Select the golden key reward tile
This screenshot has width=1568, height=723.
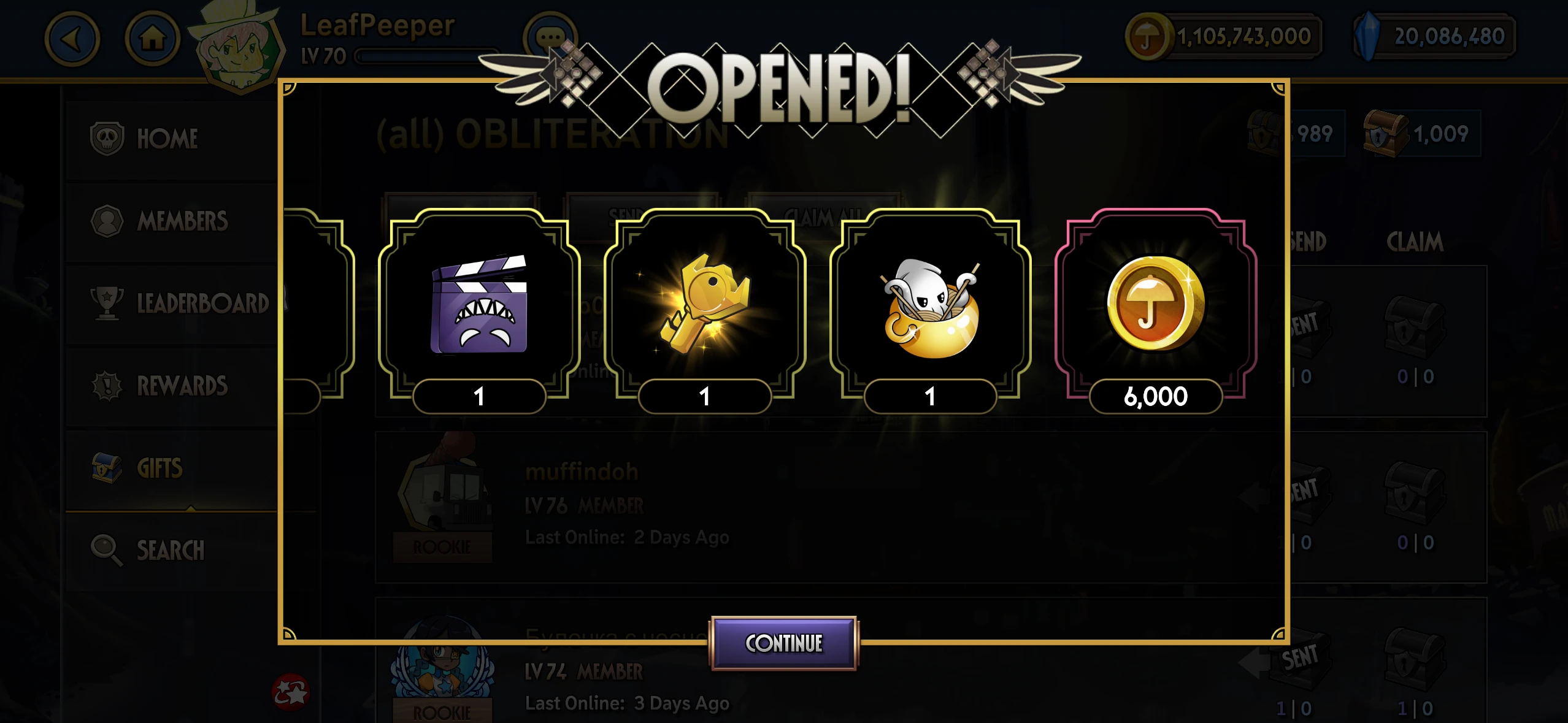[x=705, y=305]
